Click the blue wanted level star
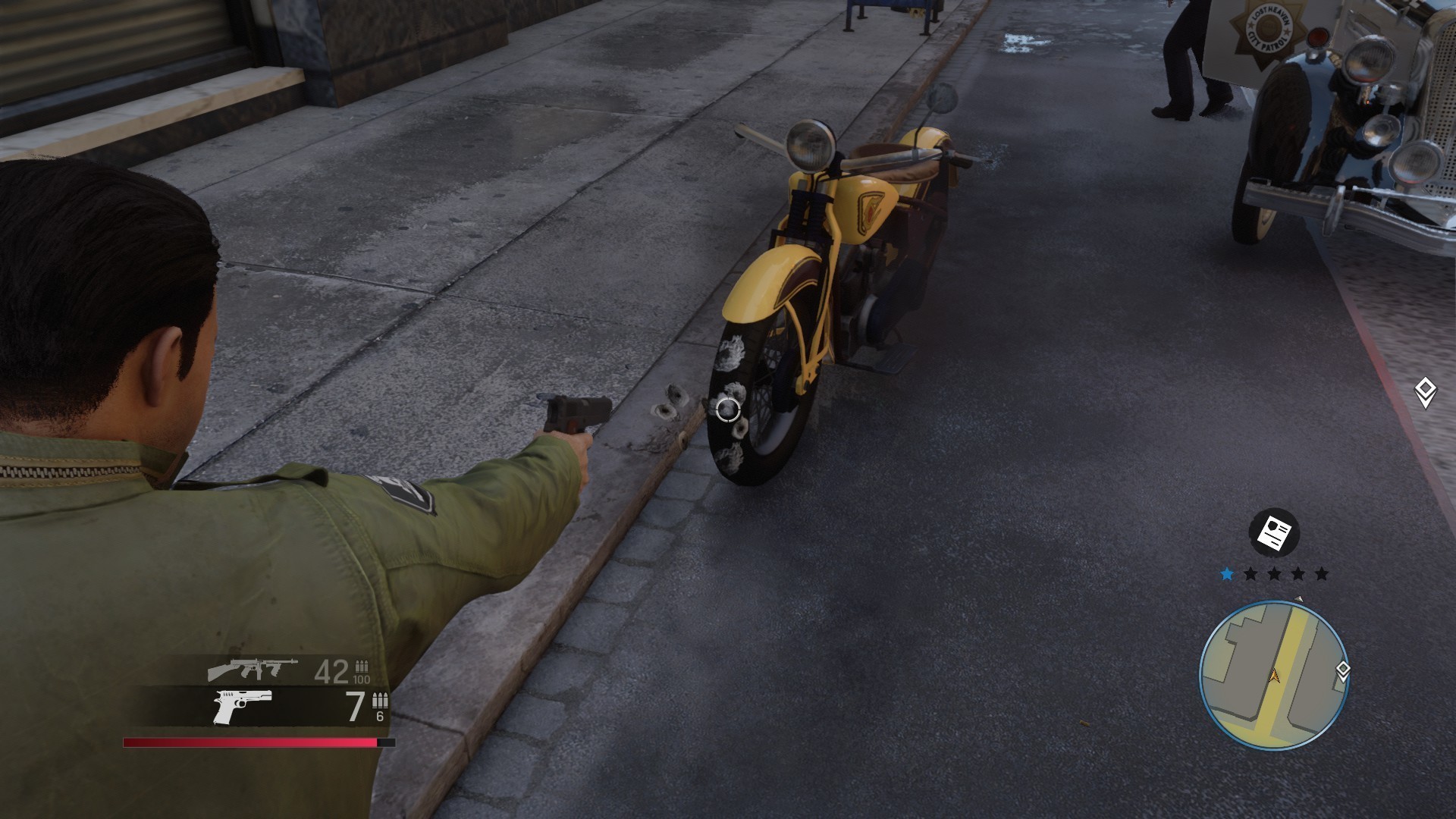Viewport: 1456px width, 819px height. pos(1227,574)
